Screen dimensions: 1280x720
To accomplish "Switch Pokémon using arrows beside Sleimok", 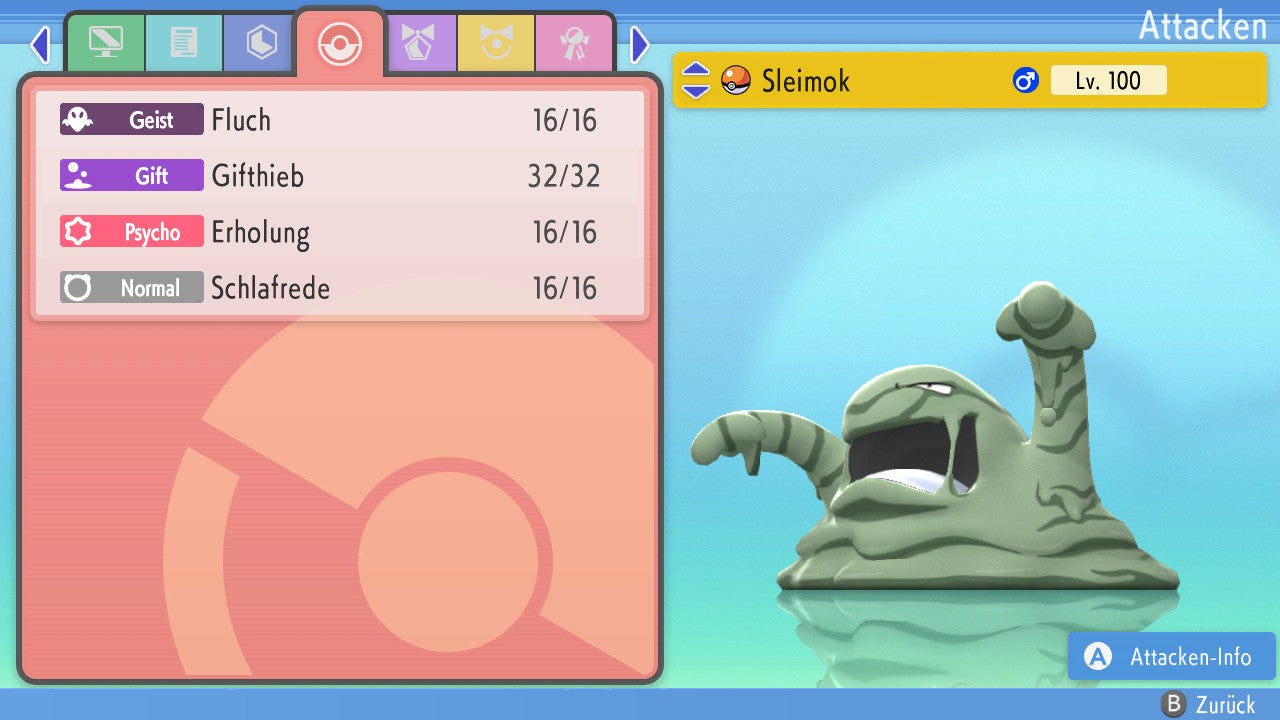I will tap(695, 80).
